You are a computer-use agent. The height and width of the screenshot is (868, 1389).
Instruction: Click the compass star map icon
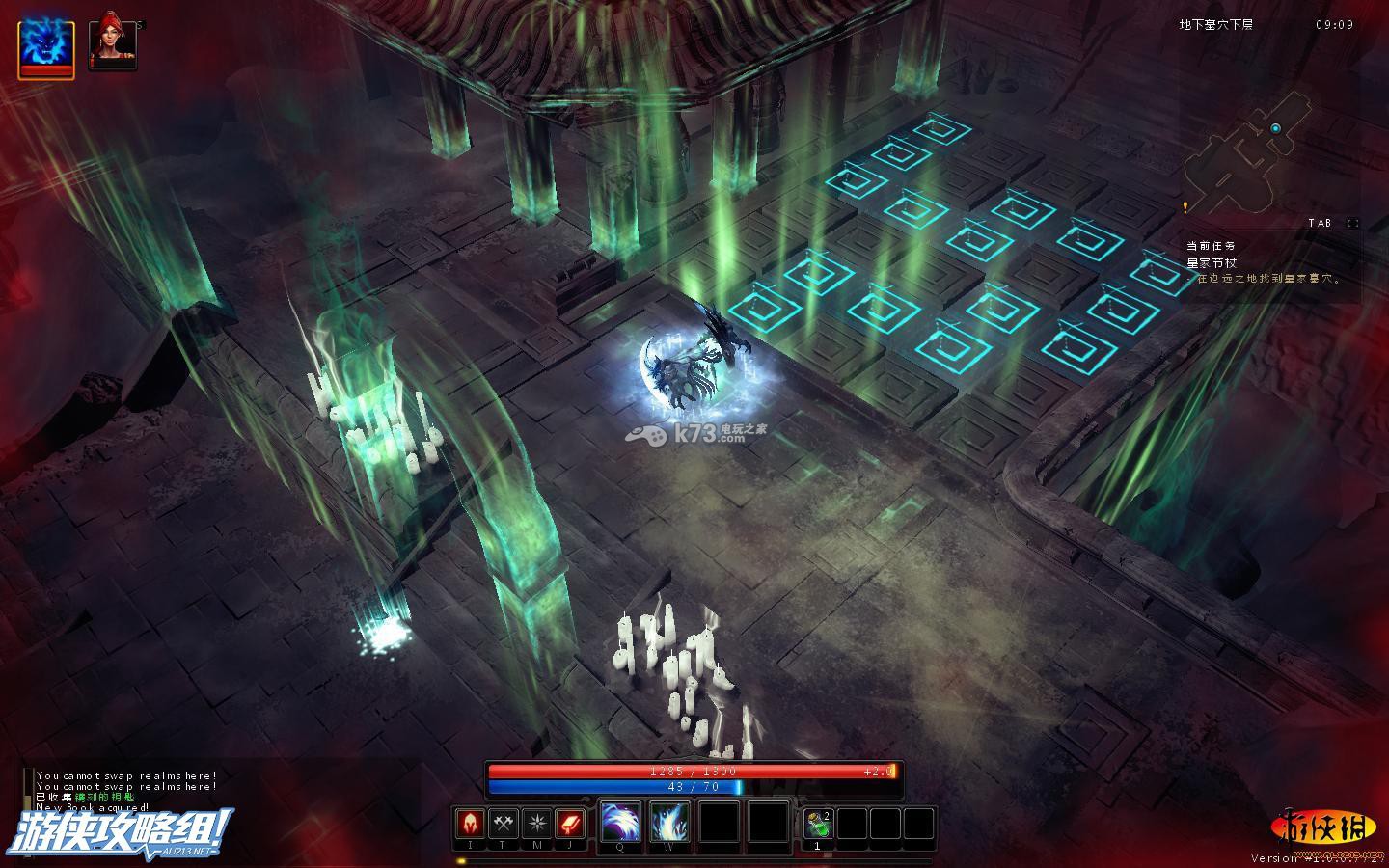(536, 825)
